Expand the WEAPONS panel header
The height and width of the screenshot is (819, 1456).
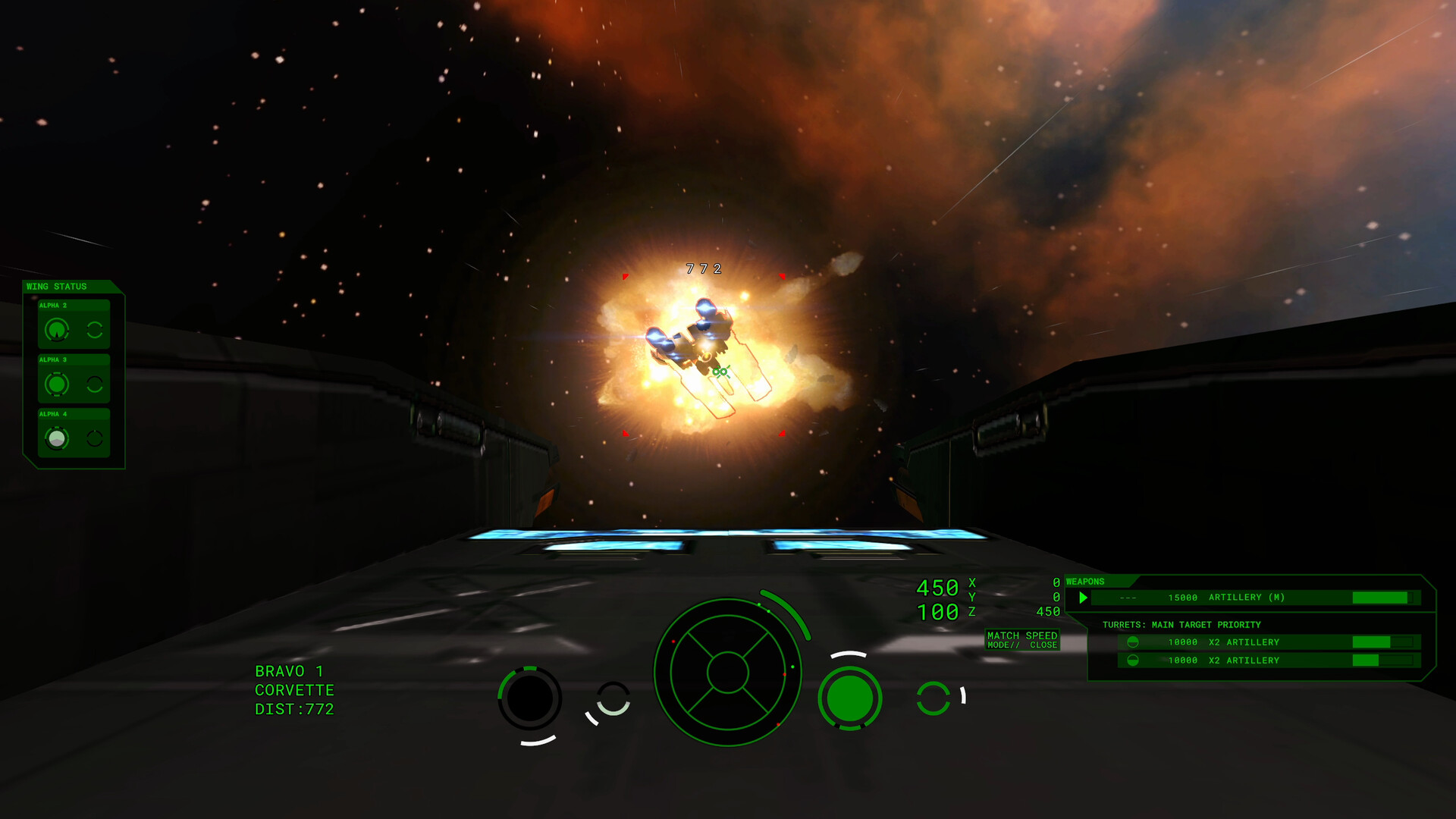pos(1087,581)
